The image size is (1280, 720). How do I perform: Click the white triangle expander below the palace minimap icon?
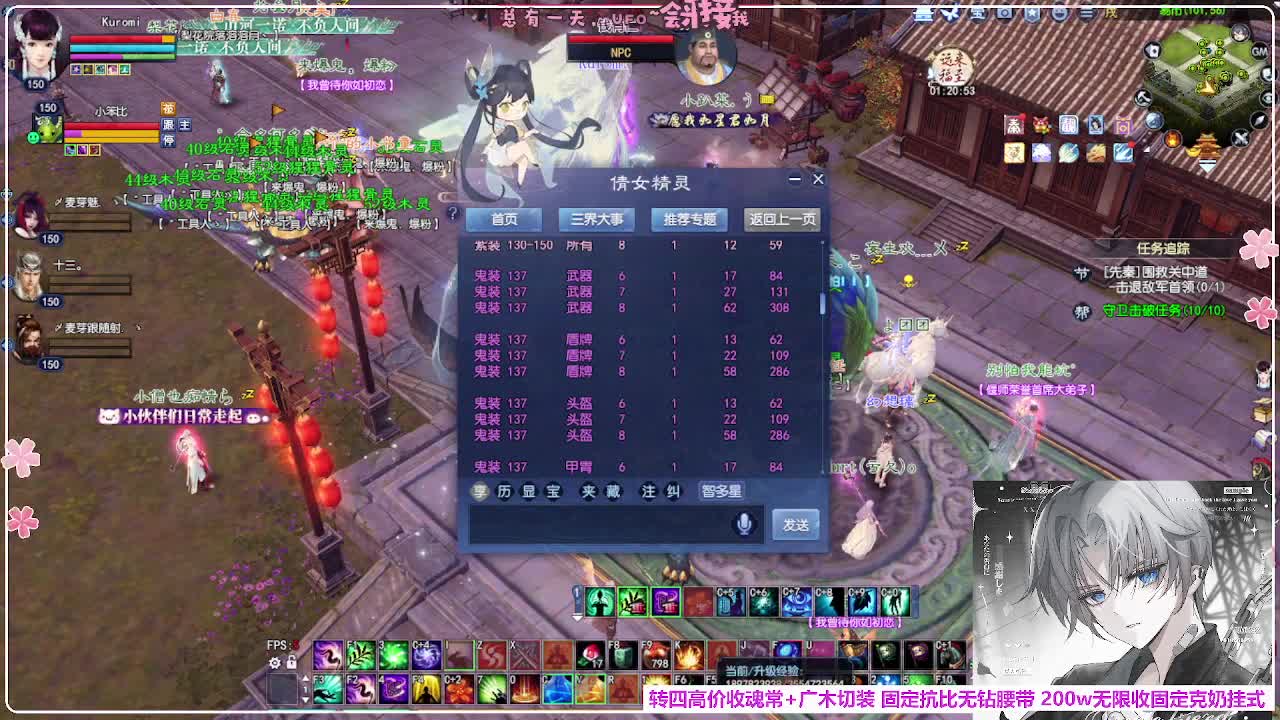(x=1208, y=166)
